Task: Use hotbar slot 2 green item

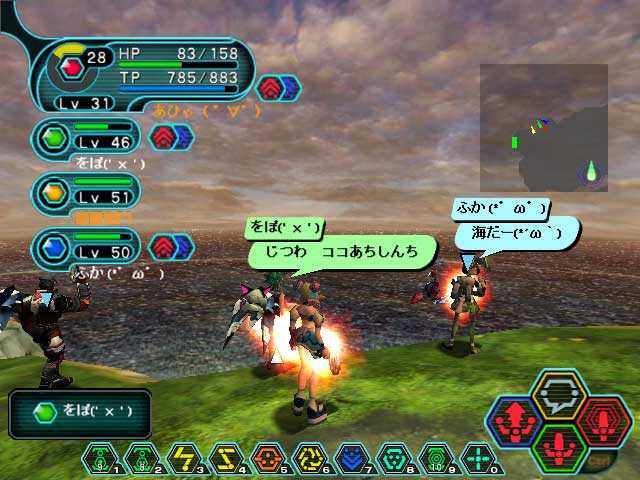Action: coord(141,459)
